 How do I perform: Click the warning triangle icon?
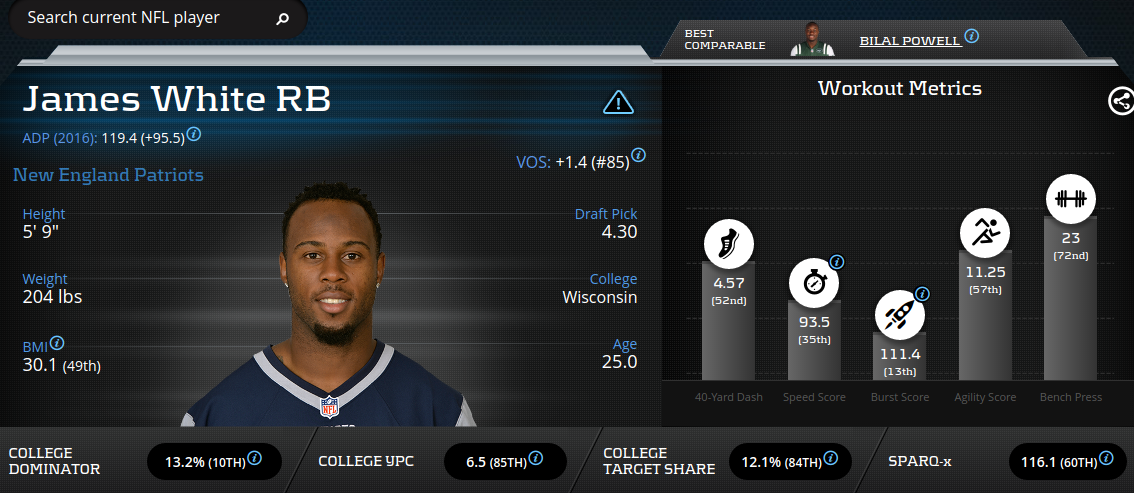click(x=619, y=101)
